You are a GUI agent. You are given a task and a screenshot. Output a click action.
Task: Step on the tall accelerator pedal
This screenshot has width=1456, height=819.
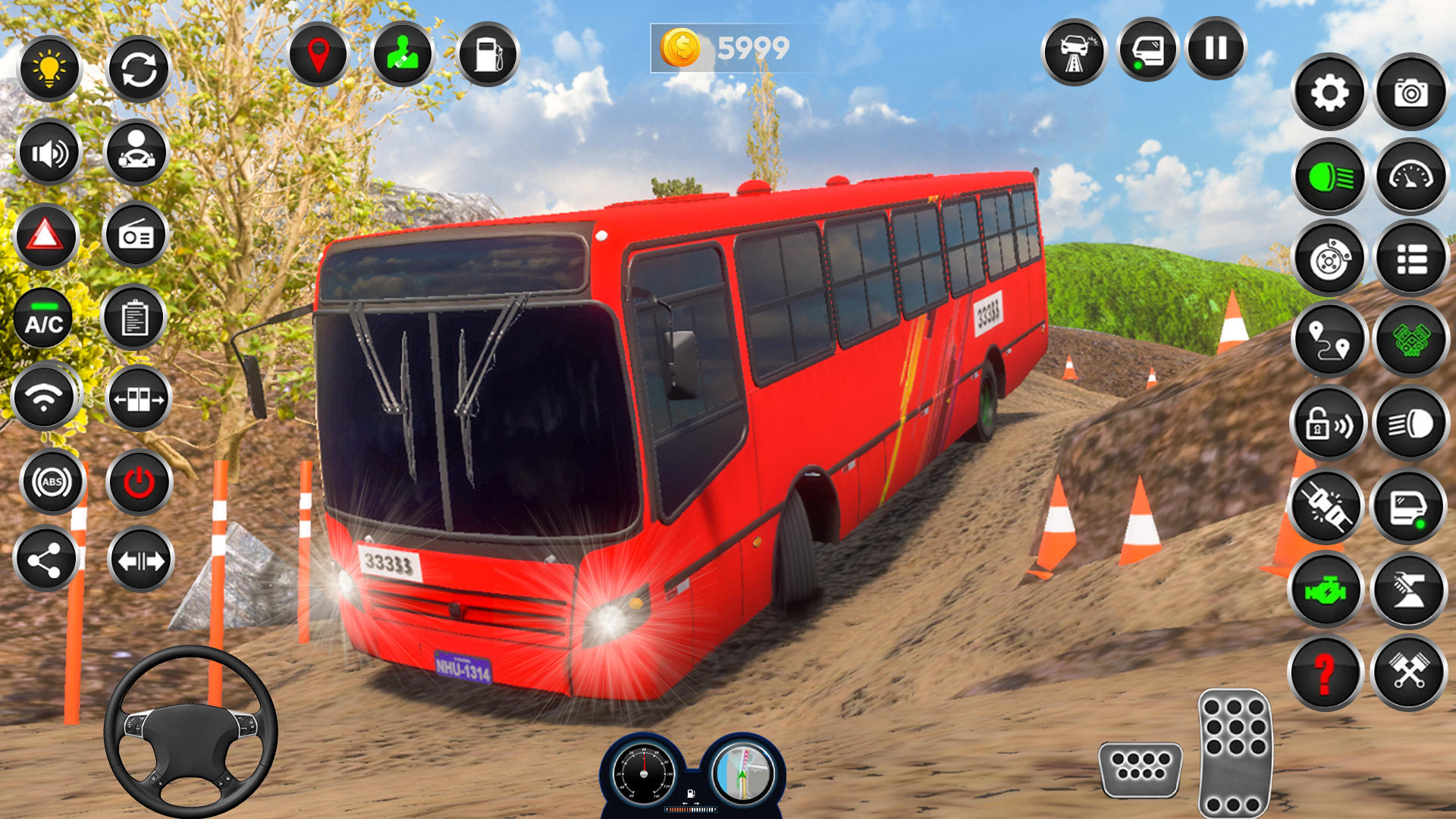pyautogui.click(x=1234, y=752)
